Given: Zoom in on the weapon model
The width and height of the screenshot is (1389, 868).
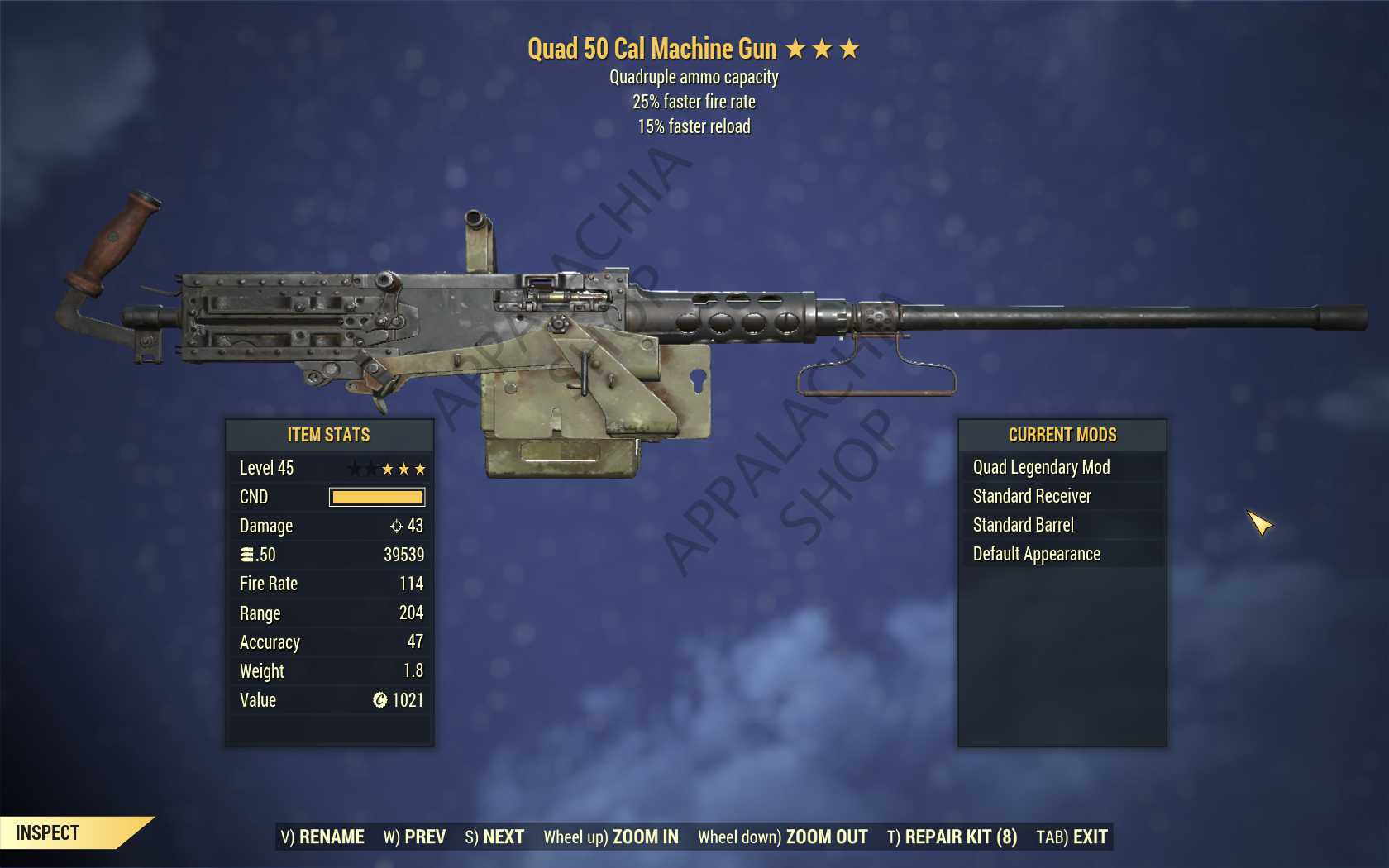Looking at the screenshot, I should (x=611, y=837).
